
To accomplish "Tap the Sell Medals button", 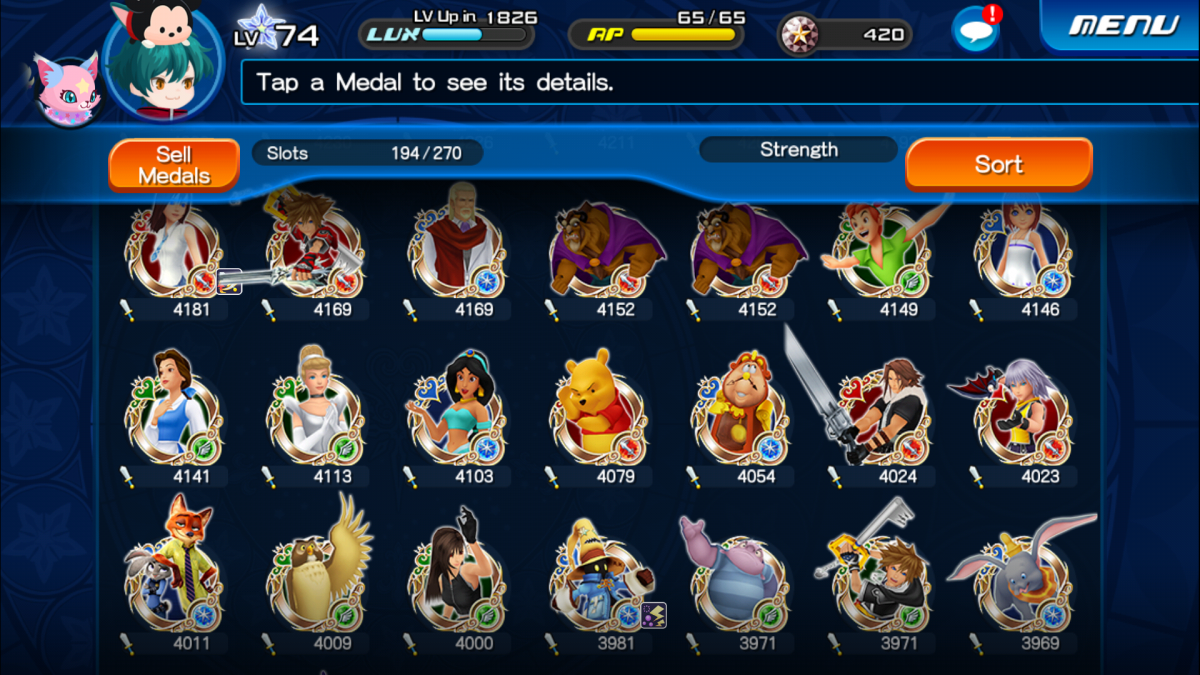I will point(174,165).
